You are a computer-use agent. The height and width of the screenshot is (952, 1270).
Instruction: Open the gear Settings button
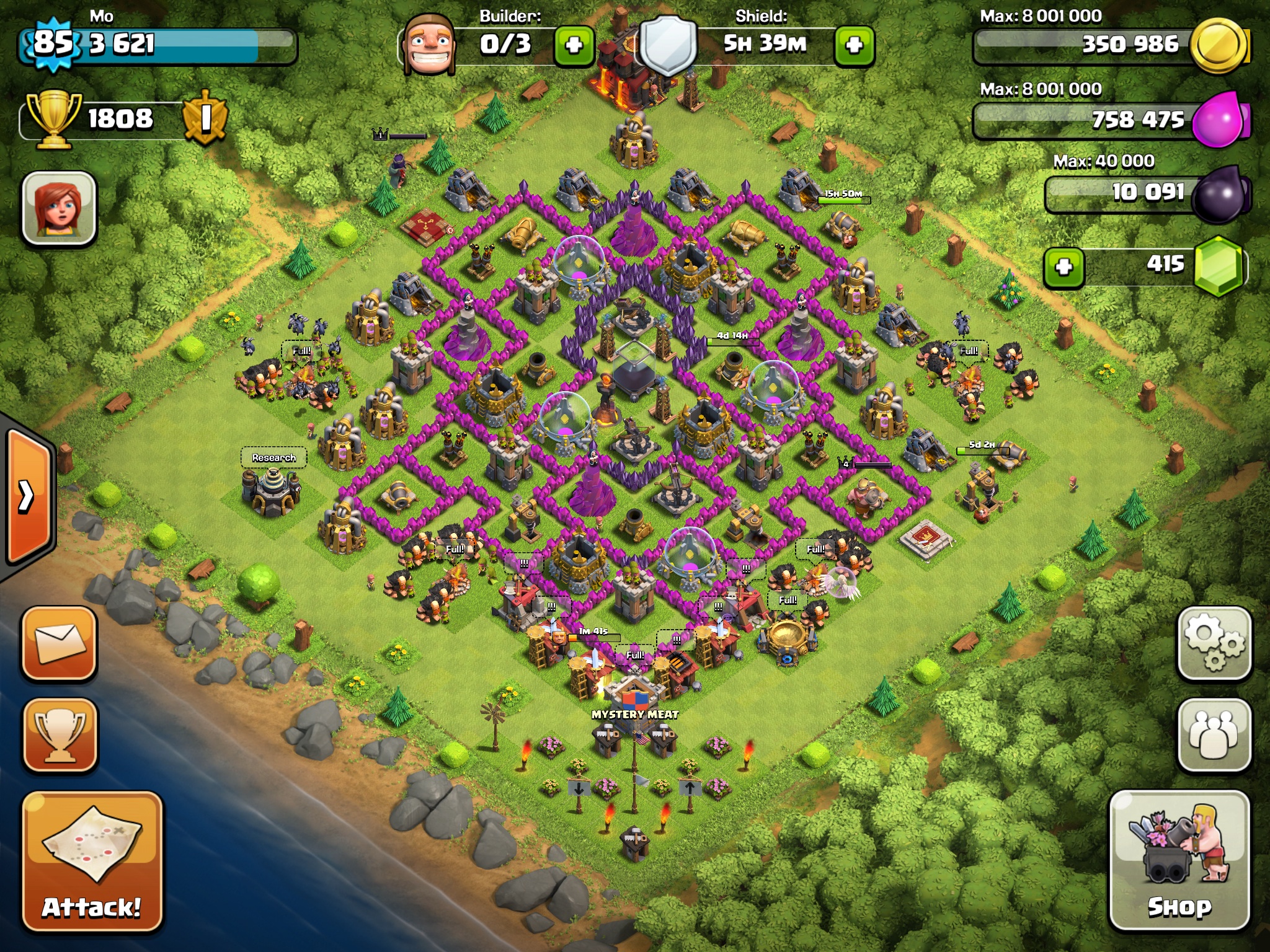click(x=1214, y=643)
